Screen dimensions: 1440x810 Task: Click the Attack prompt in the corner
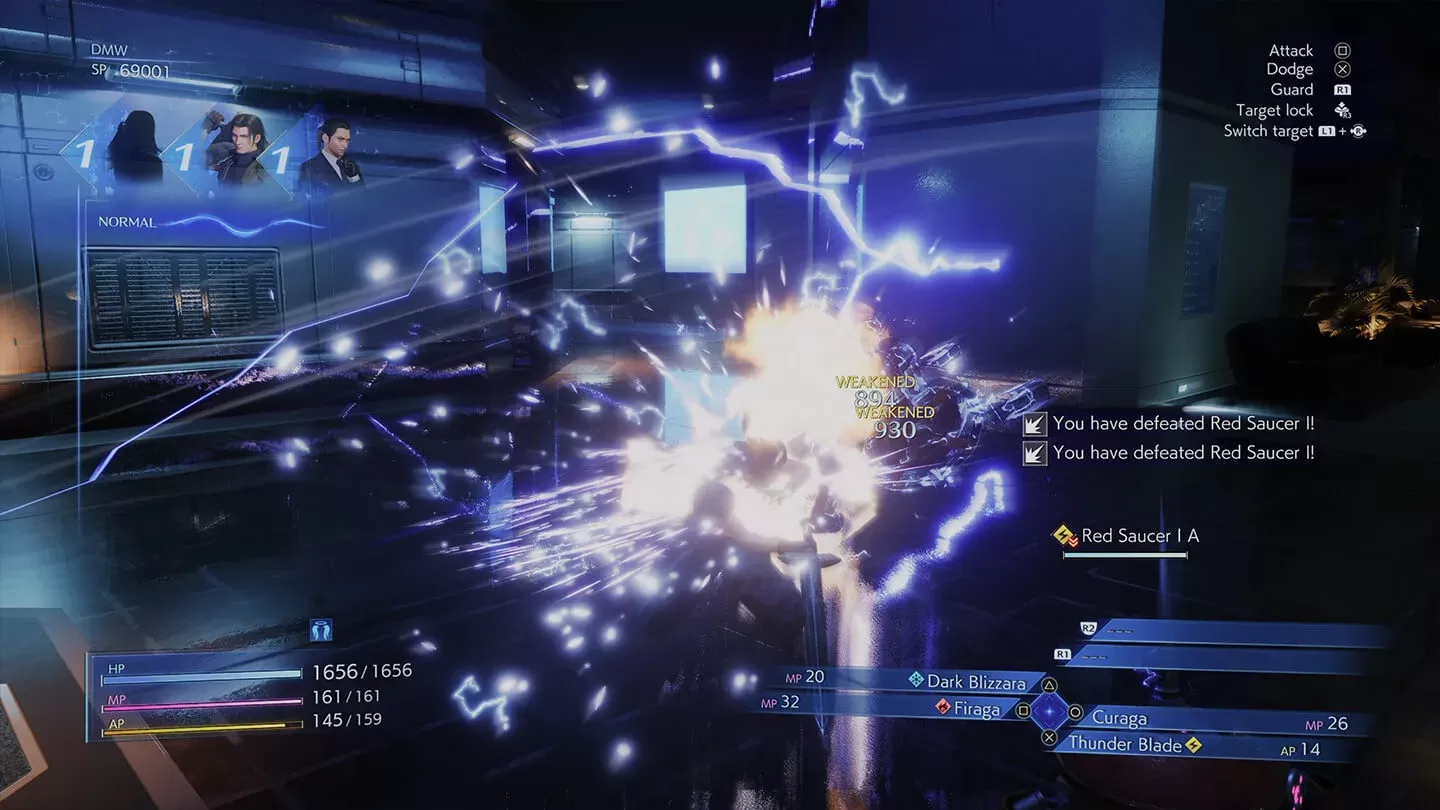point(1290,50)
